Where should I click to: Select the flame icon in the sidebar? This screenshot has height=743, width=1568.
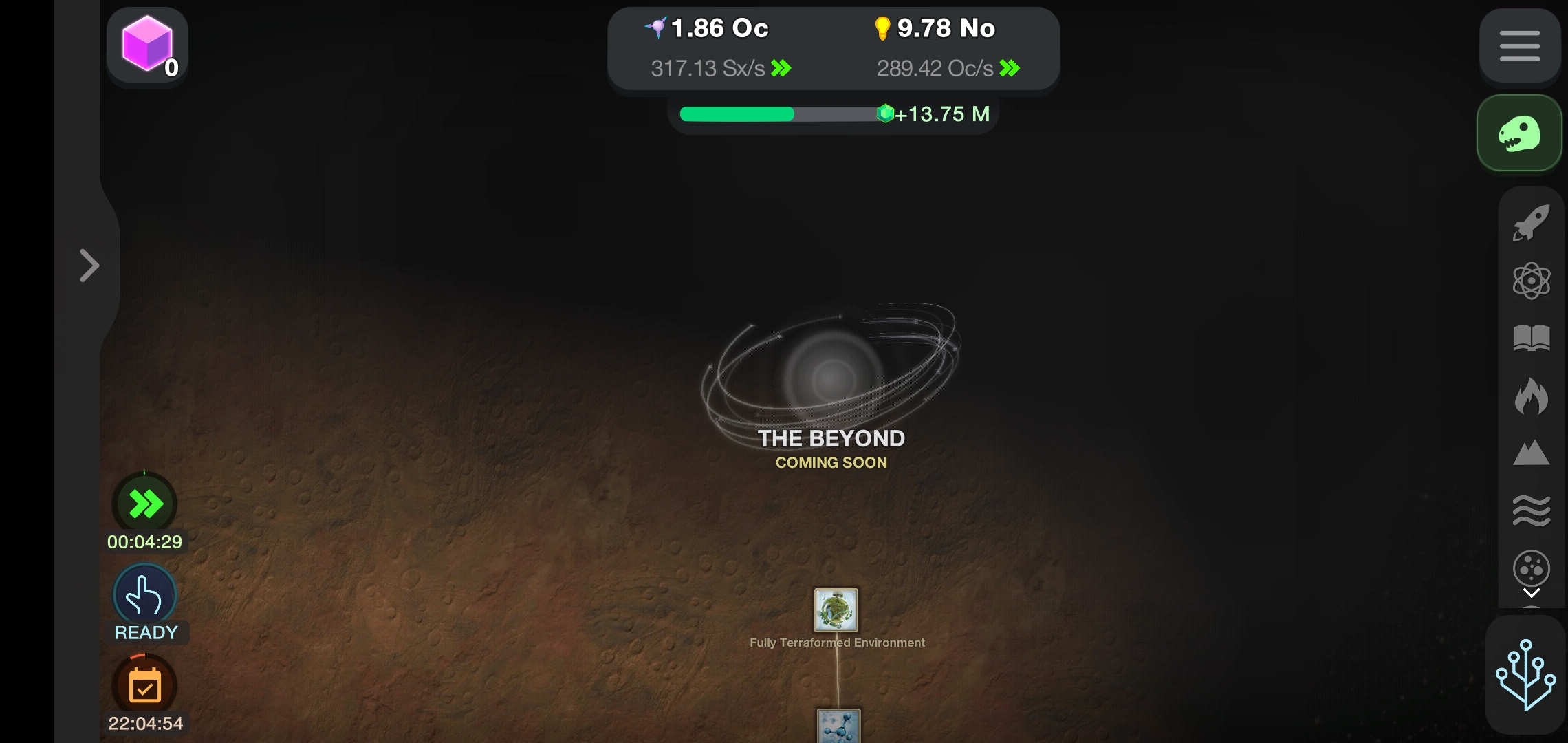click(x=1532, y=396)
